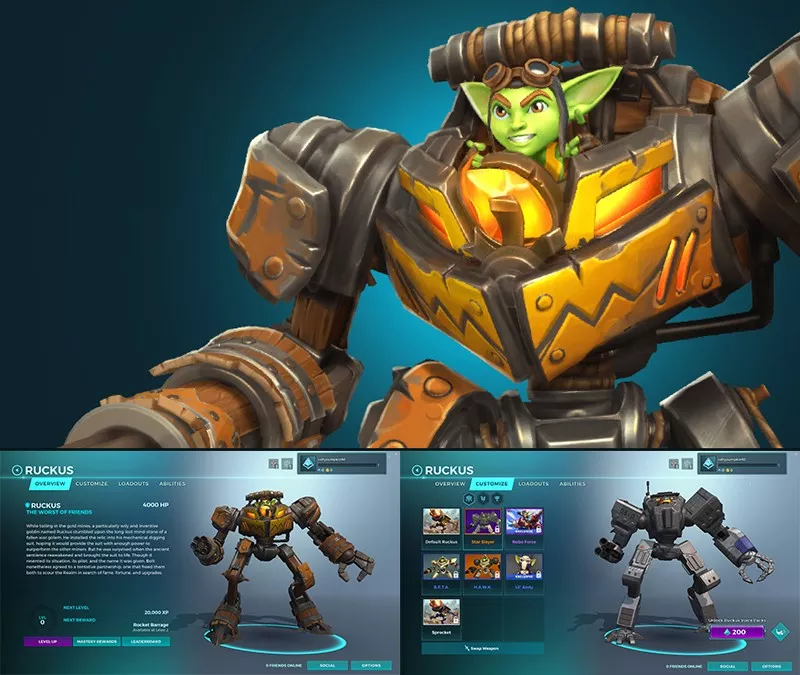
Task: Select the Default Ruckus skin
Action: pyautogui.click(x=441, y=526)
